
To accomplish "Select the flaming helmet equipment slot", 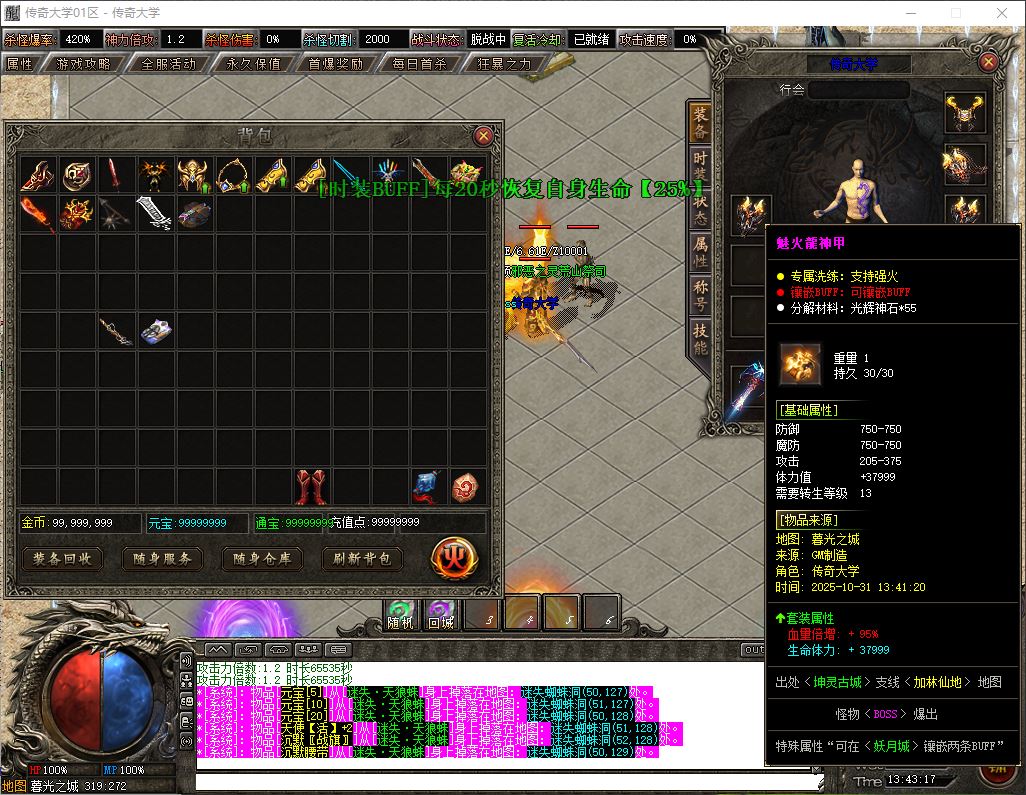I will [x=965, y=113].
